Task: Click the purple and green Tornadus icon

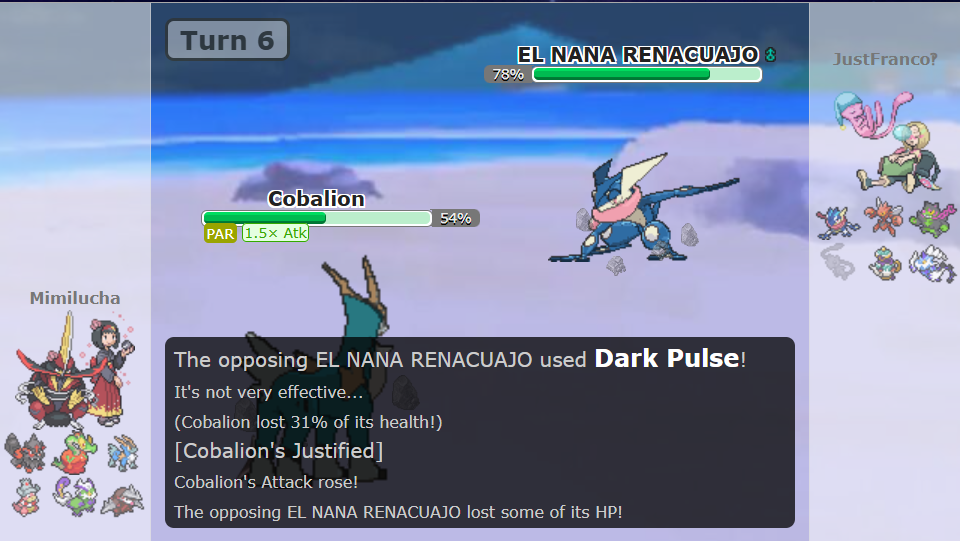Action: 74,494
